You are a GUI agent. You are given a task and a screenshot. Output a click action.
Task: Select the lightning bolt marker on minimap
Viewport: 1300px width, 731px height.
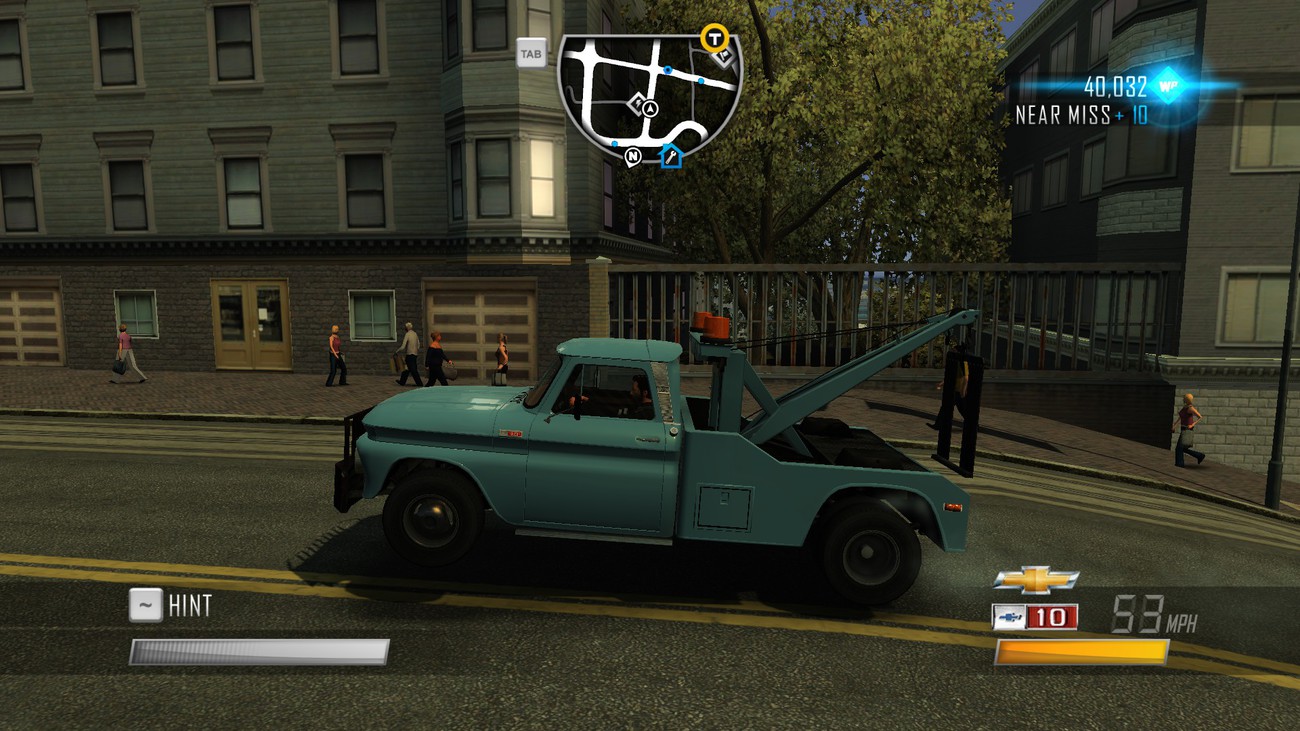636,102
